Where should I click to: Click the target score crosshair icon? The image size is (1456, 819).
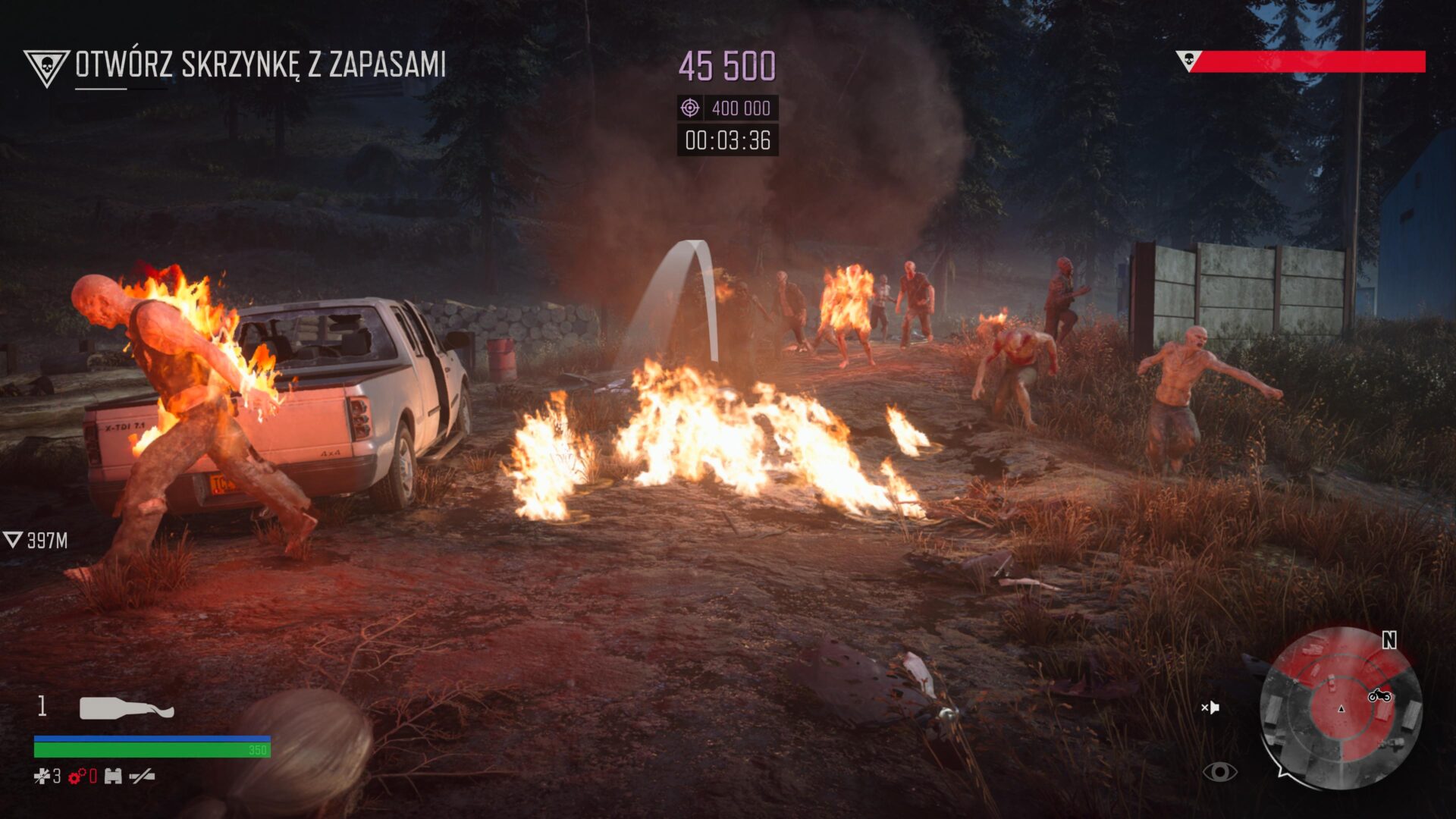click(x=689, y=108)
